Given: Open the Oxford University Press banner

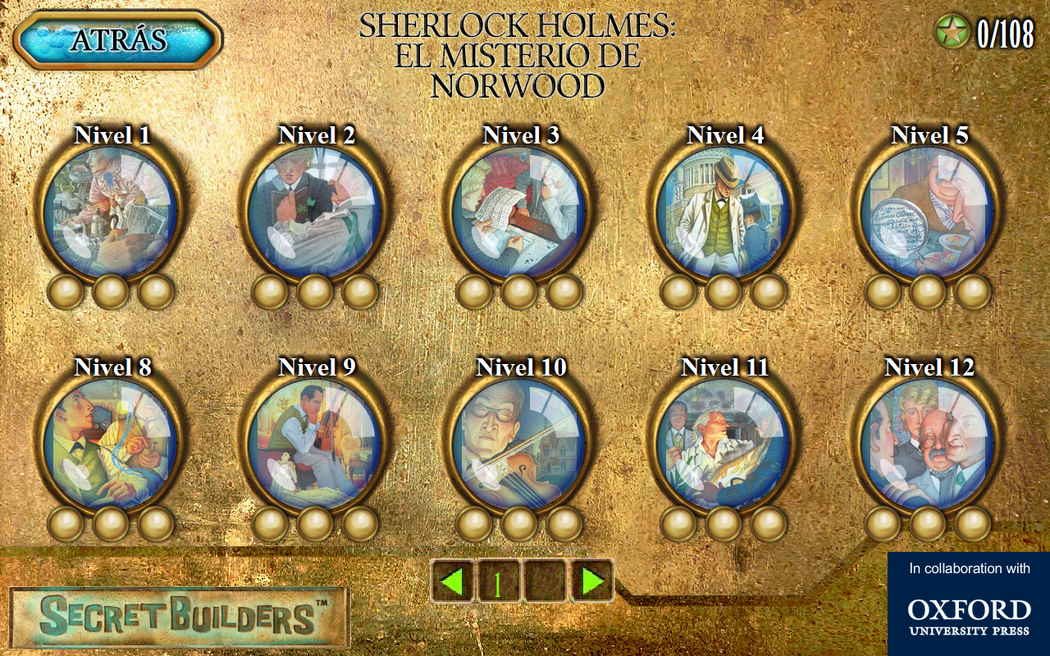Looking at the screenshot, I should (x=968, y=604).
